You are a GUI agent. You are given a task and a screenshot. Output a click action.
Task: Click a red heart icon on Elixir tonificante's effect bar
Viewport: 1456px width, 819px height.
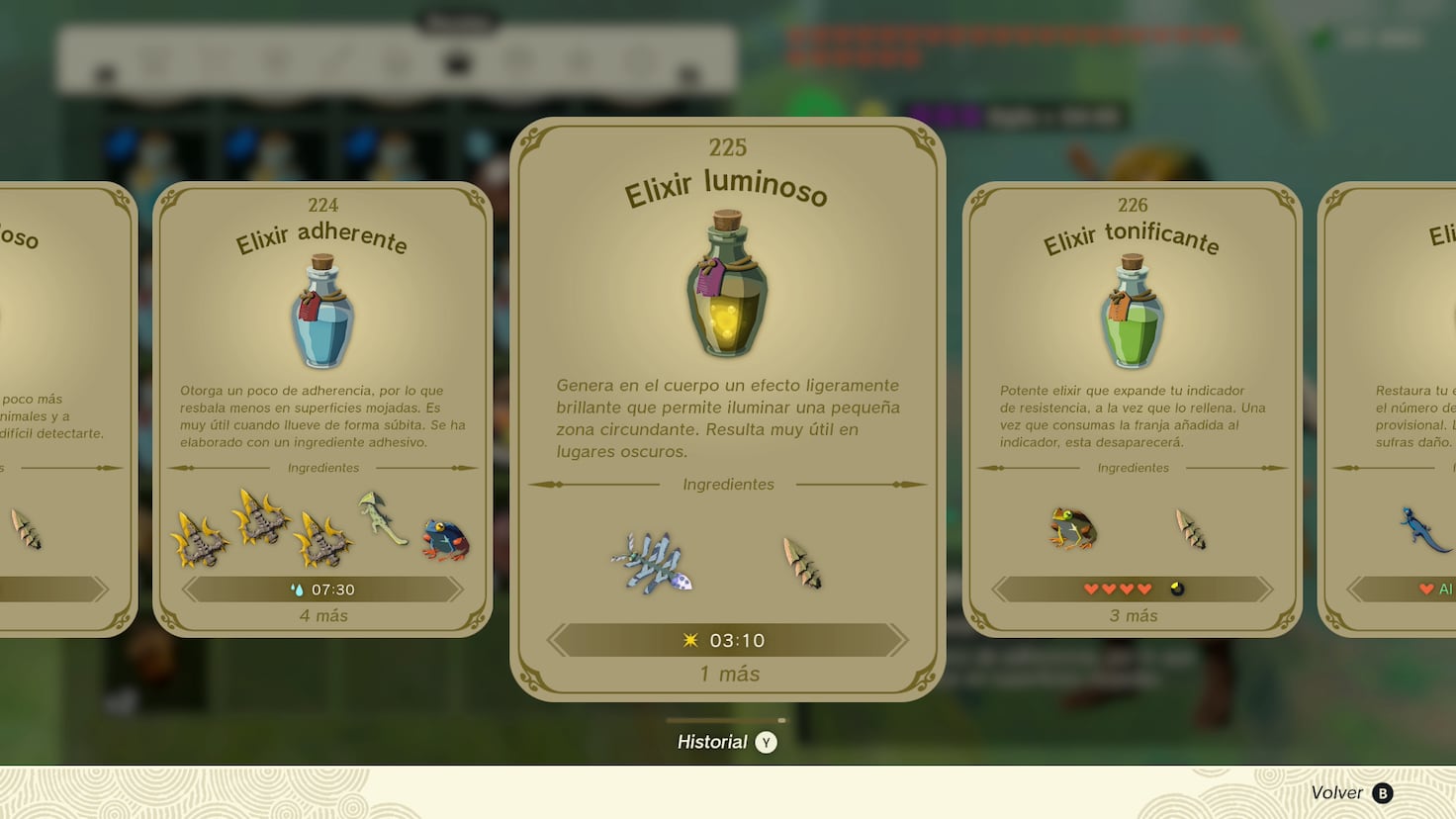tap(1091, 588)
